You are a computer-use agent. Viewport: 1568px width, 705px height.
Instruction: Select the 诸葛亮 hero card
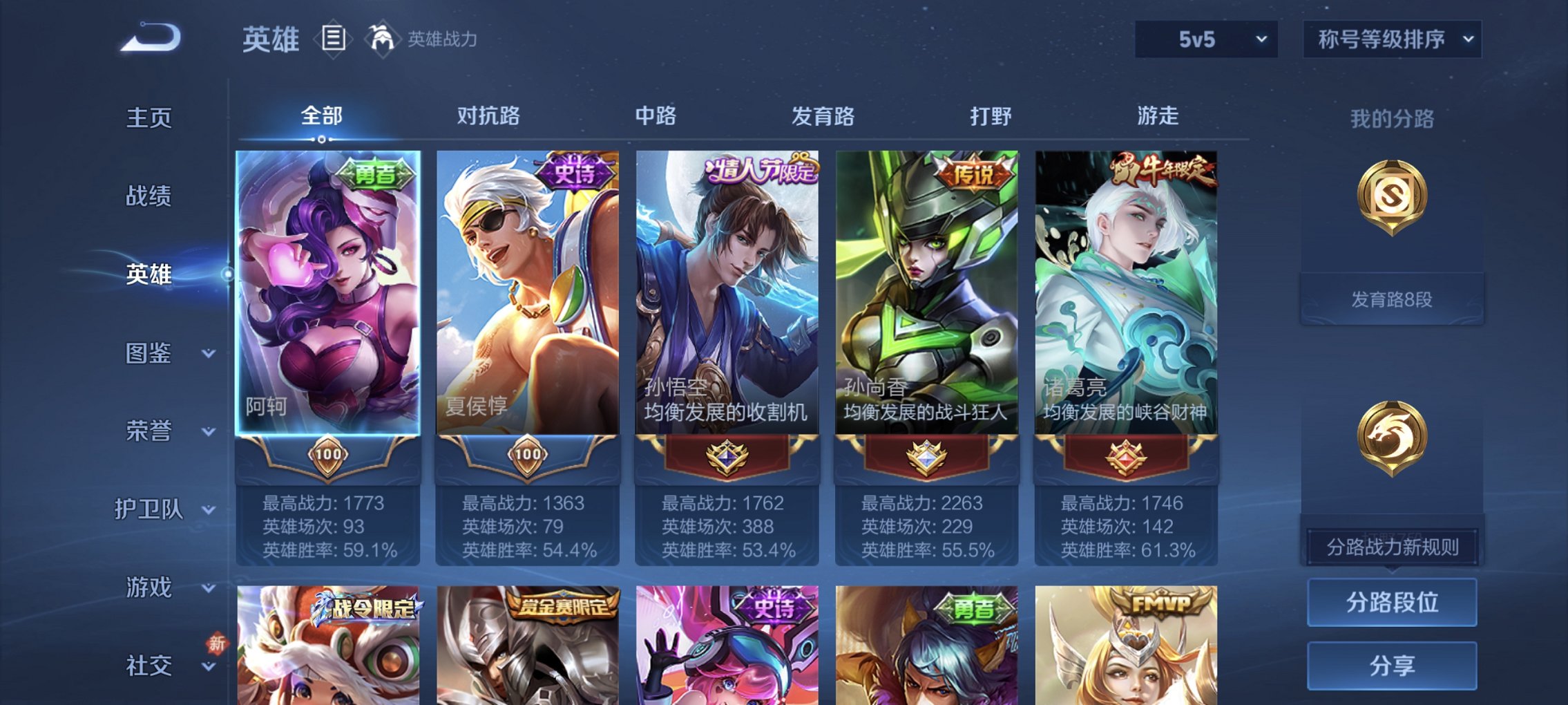point(1129,290)
